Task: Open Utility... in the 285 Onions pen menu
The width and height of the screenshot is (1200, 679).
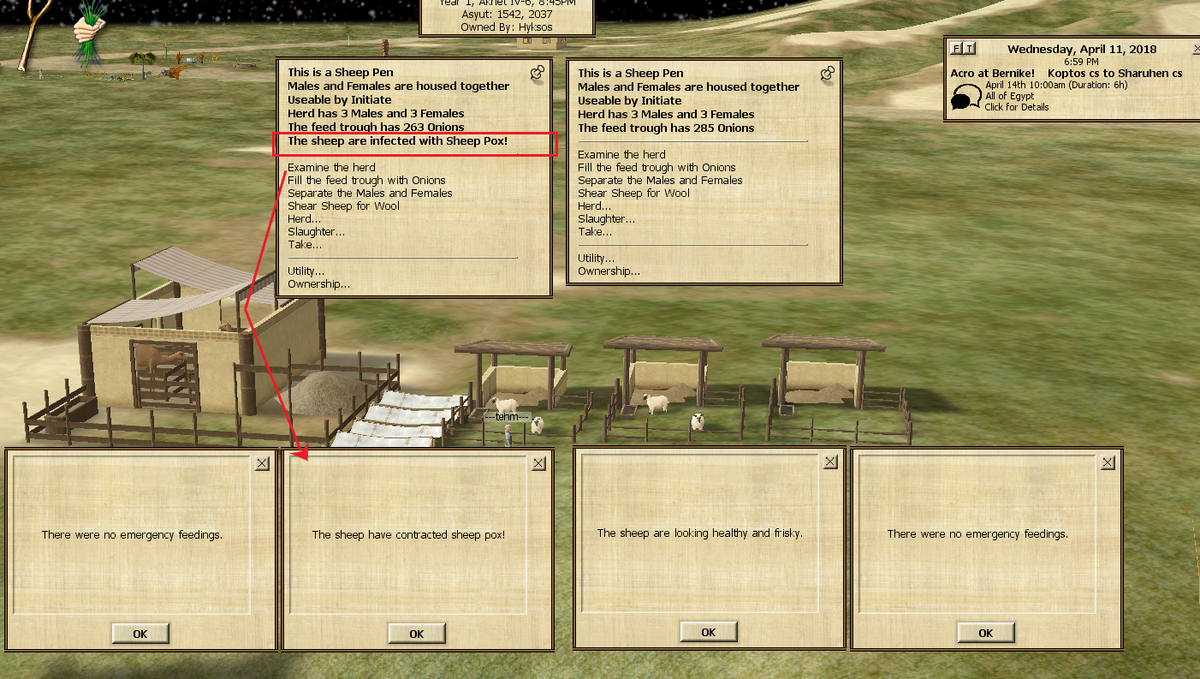Action: pyautogui.click(x=596, y=258)
